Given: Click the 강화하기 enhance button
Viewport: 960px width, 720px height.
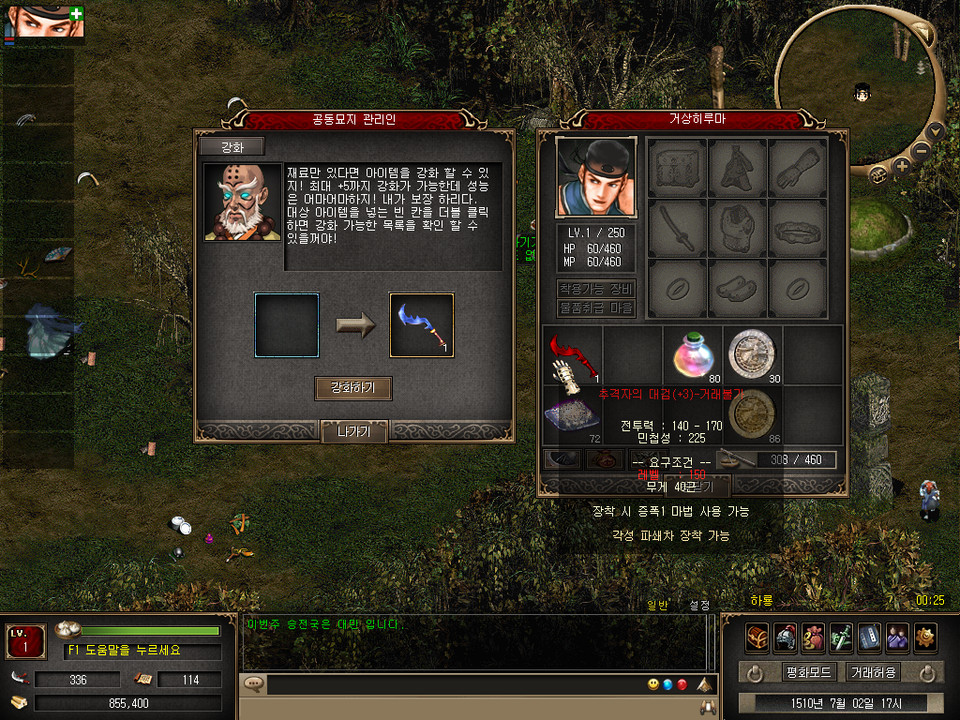Looking at the screenshot, I should pyautogui.click(x=353, y=388).
